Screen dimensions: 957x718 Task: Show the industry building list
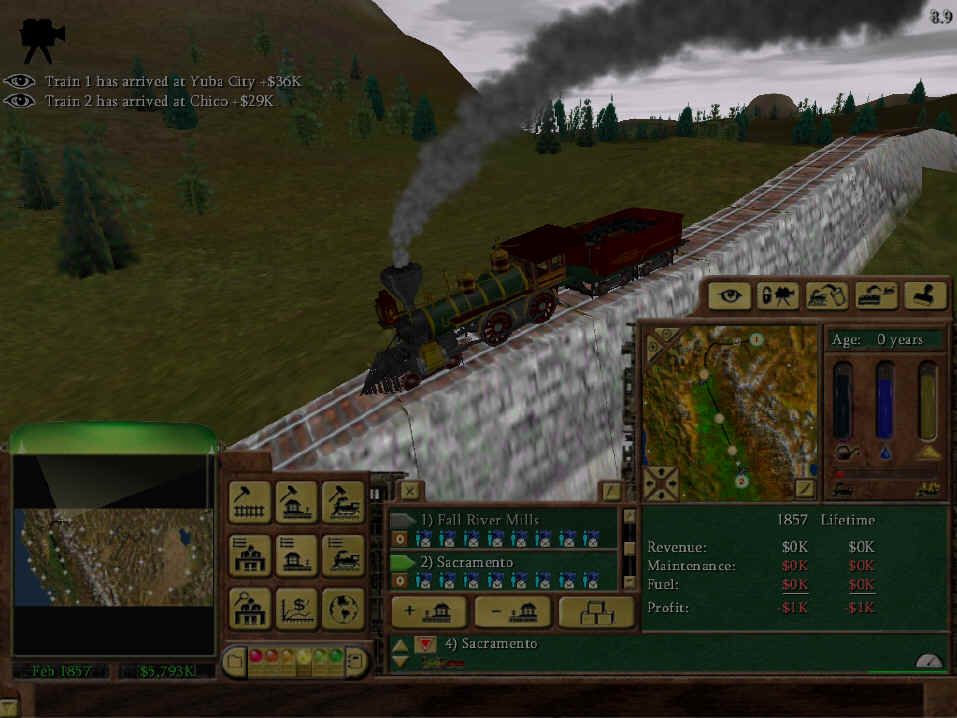click(250, 555)
